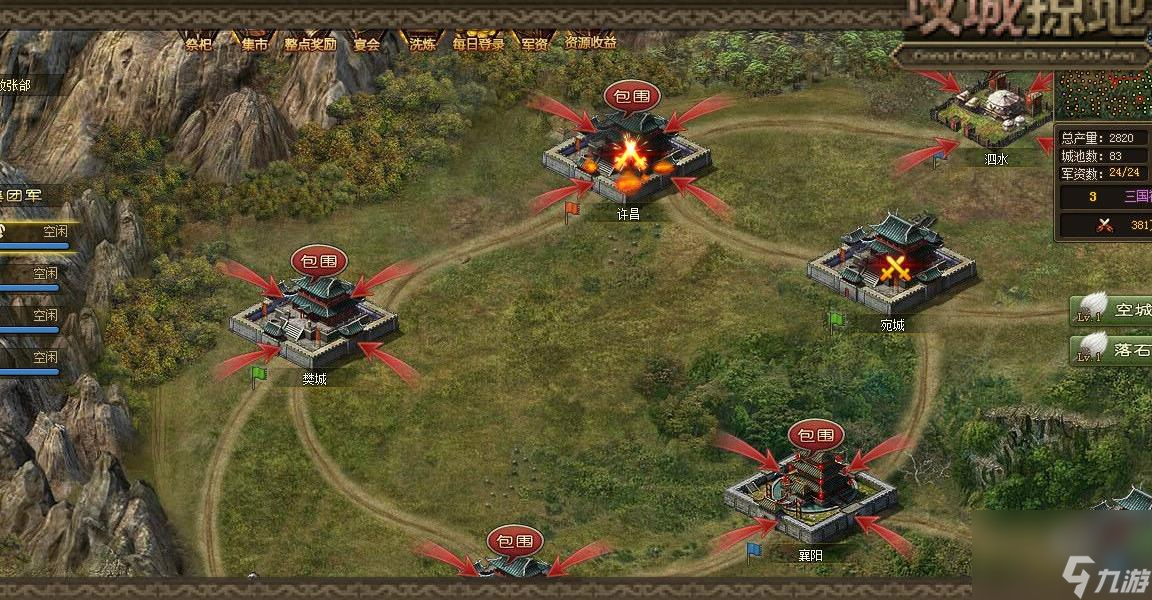Open the 祭祀 sacrifice menu
Viewport: 1152px width, 600px height.
point(197,42)
